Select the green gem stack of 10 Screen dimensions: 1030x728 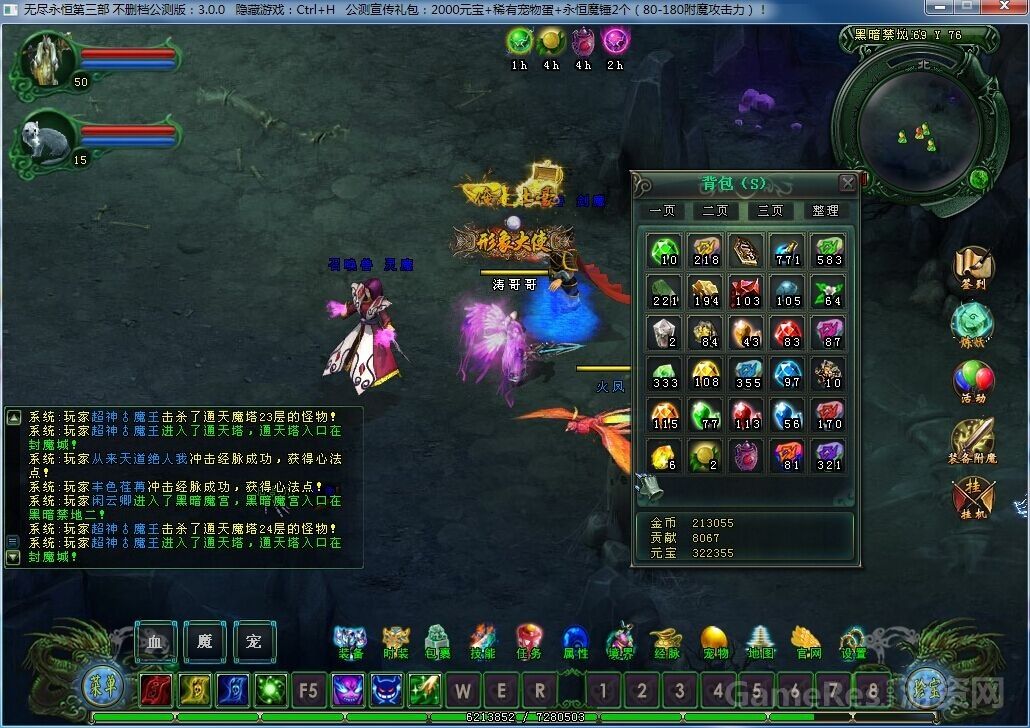pos(665,251)
